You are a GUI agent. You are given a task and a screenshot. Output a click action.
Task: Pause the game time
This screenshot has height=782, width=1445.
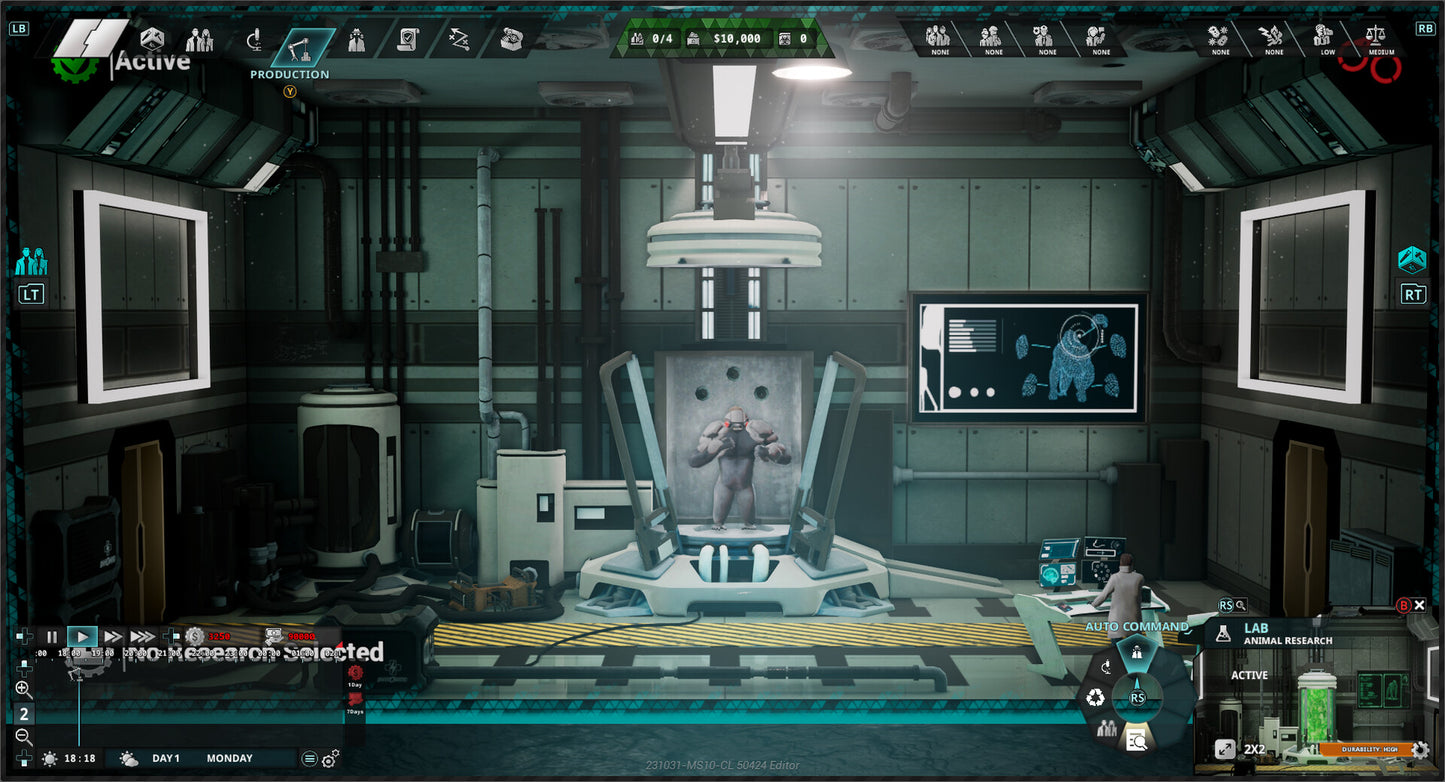point(52,636)
